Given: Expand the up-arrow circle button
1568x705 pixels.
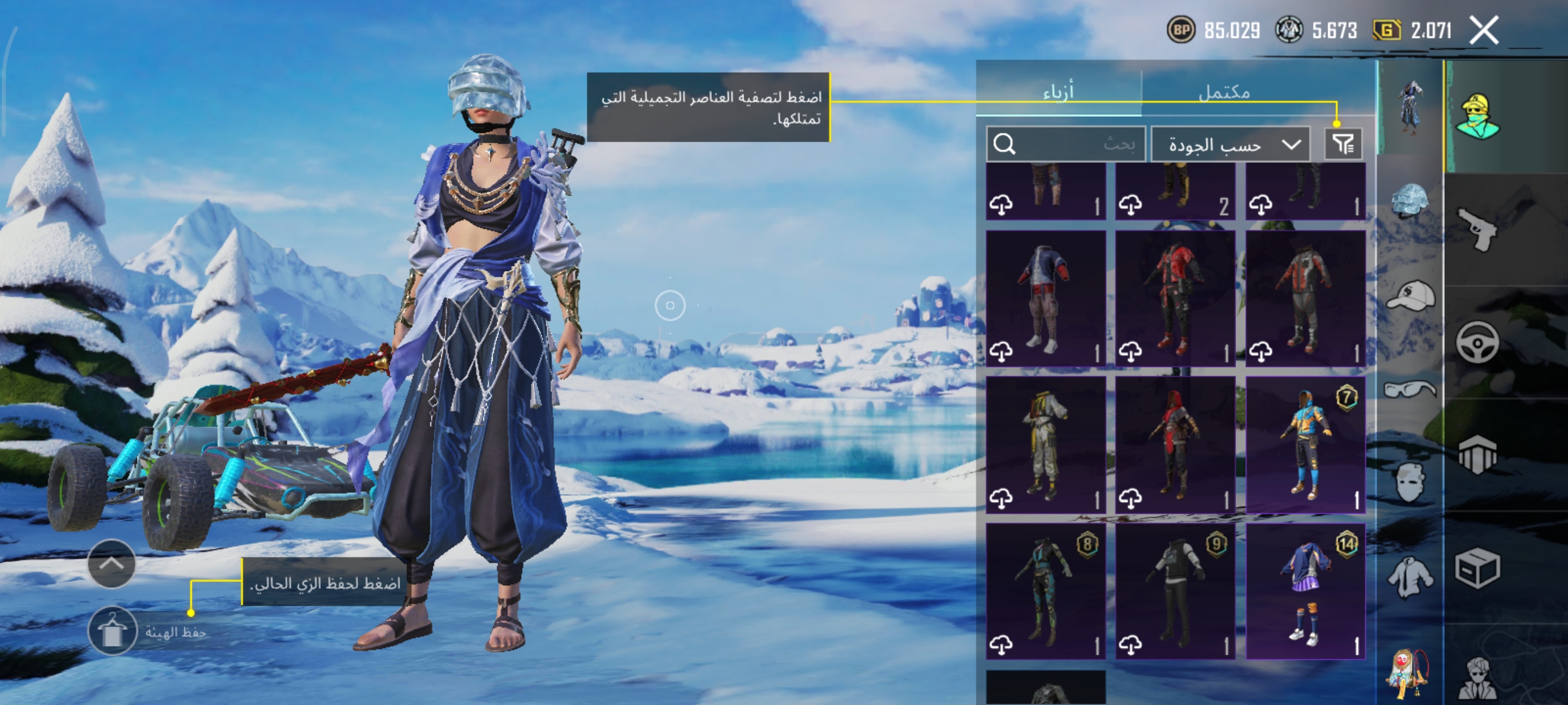Looking at the screenshot, I should coord(112,563).
